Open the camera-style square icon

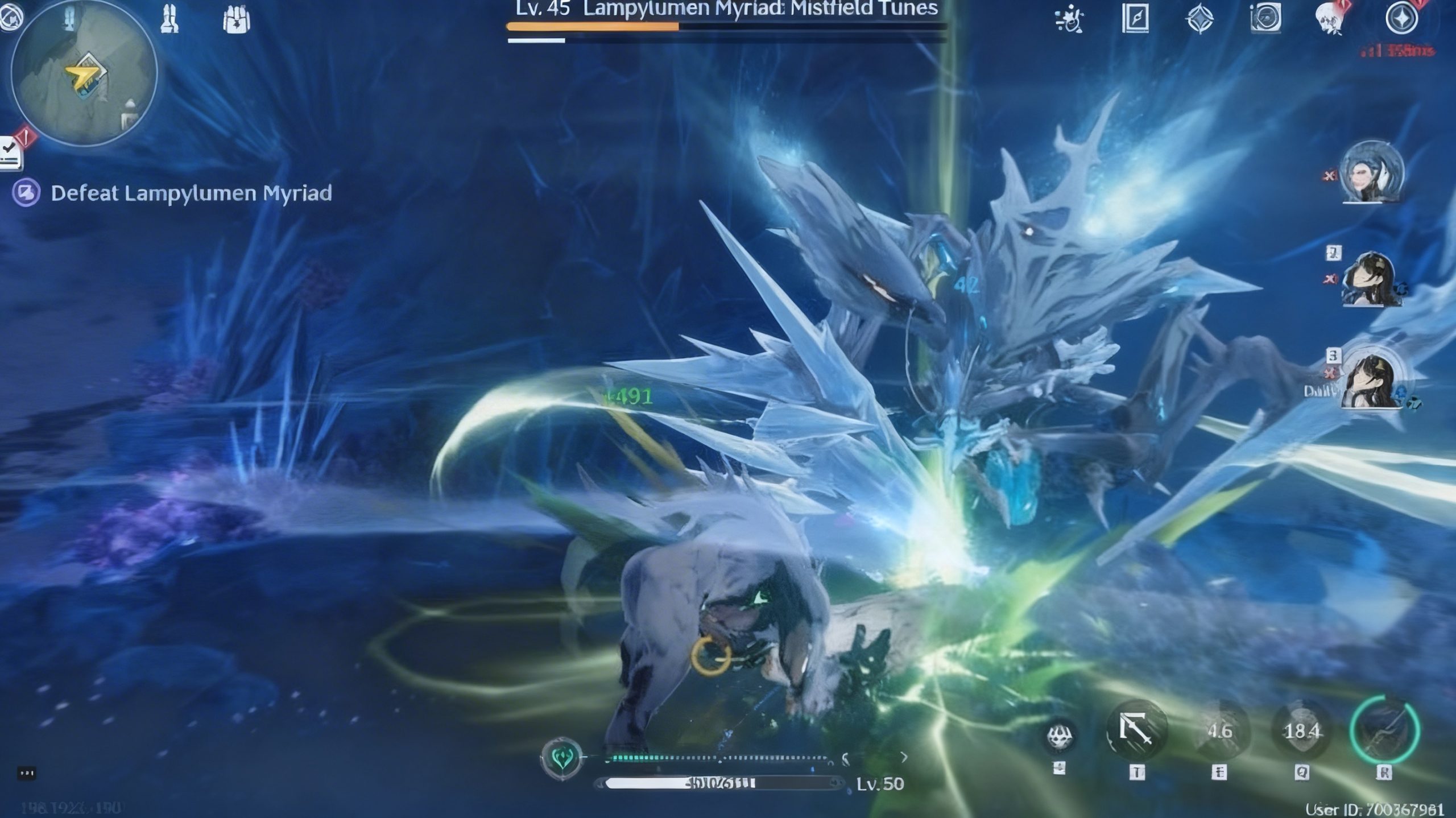(1265, 18)
